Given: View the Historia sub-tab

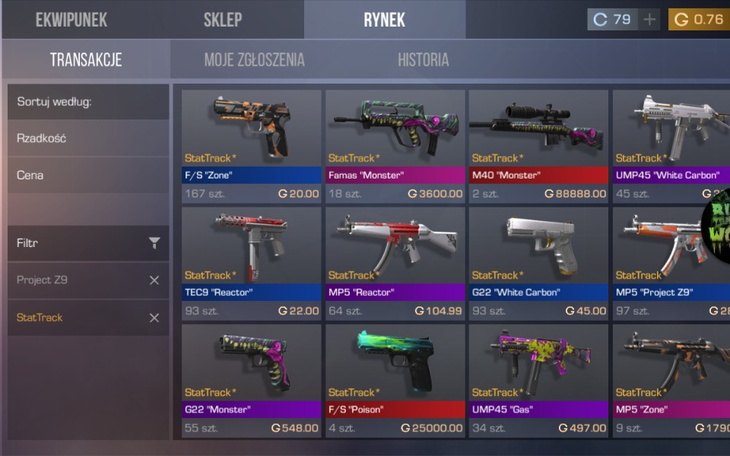Looking at the screenshot, I should coord(423,60).
